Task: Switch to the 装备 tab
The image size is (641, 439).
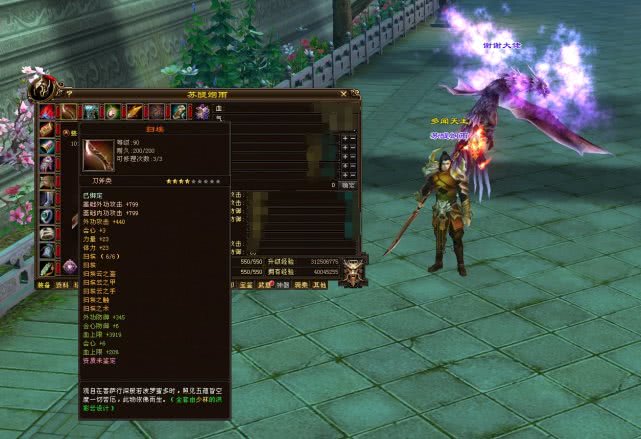Action: 44,284
